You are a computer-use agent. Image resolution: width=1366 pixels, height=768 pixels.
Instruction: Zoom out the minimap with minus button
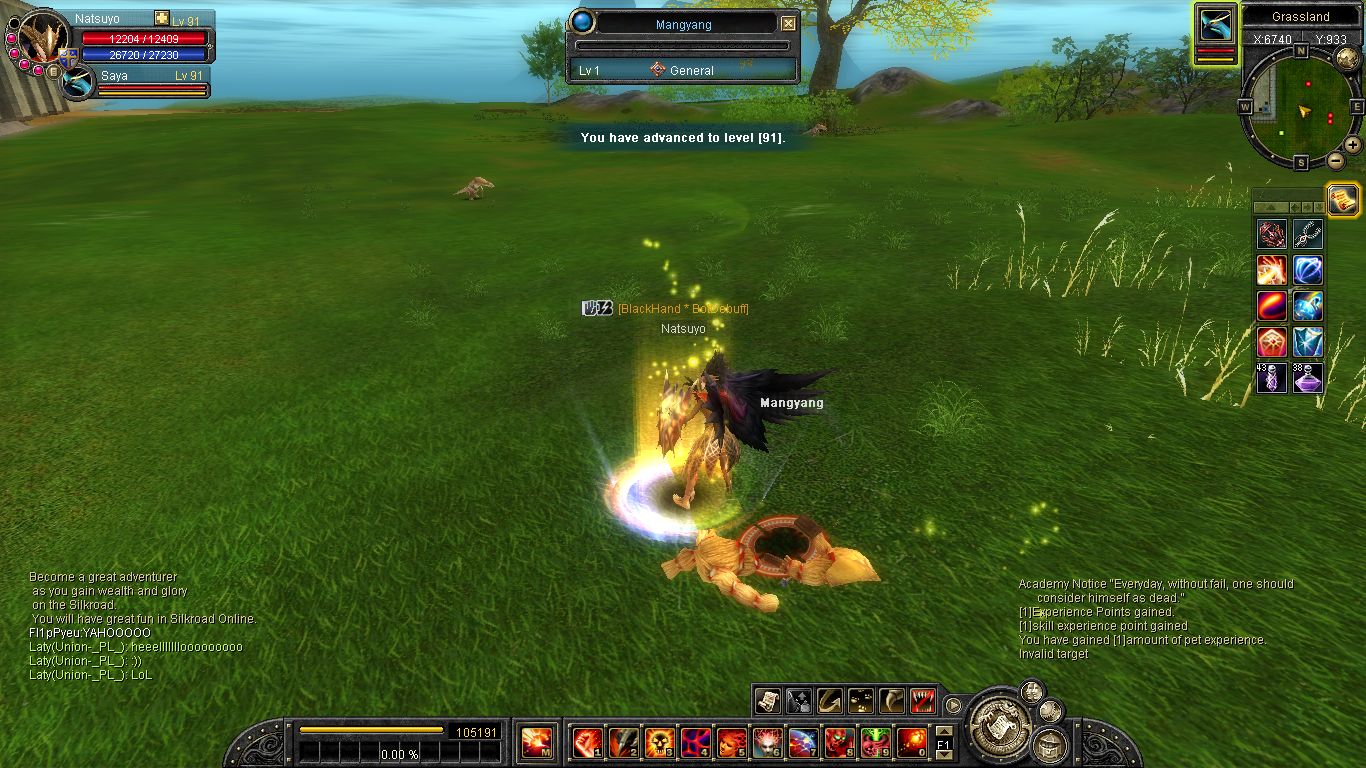click(x=1336, y=161)
